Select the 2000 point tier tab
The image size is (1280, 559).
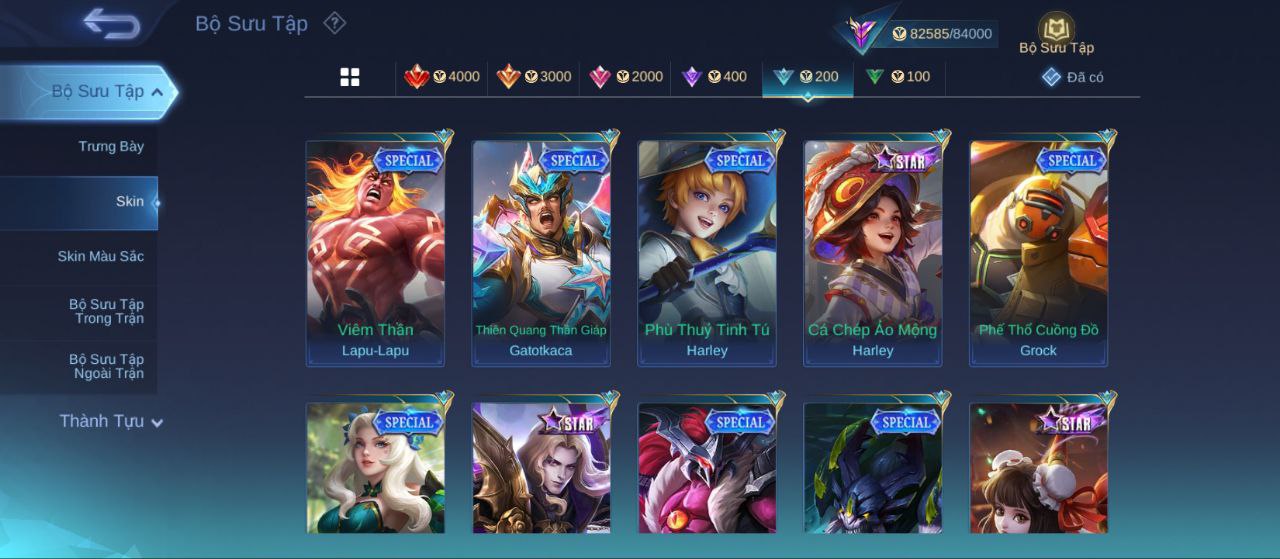(x=626, y=77)
